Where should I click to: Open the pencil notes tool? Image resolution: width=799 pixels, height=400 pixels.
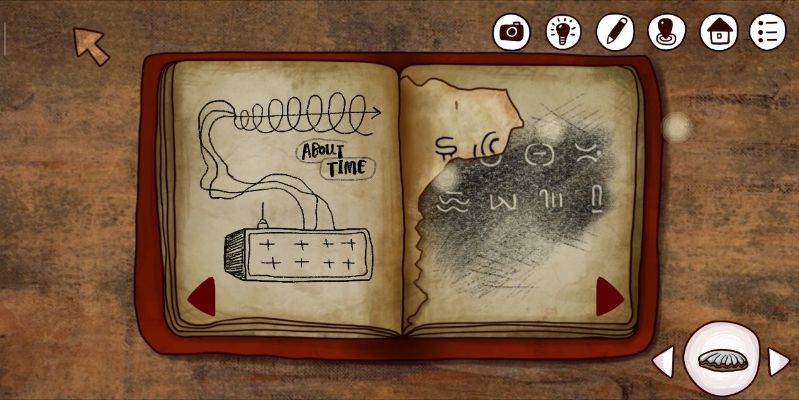[615, 31]
